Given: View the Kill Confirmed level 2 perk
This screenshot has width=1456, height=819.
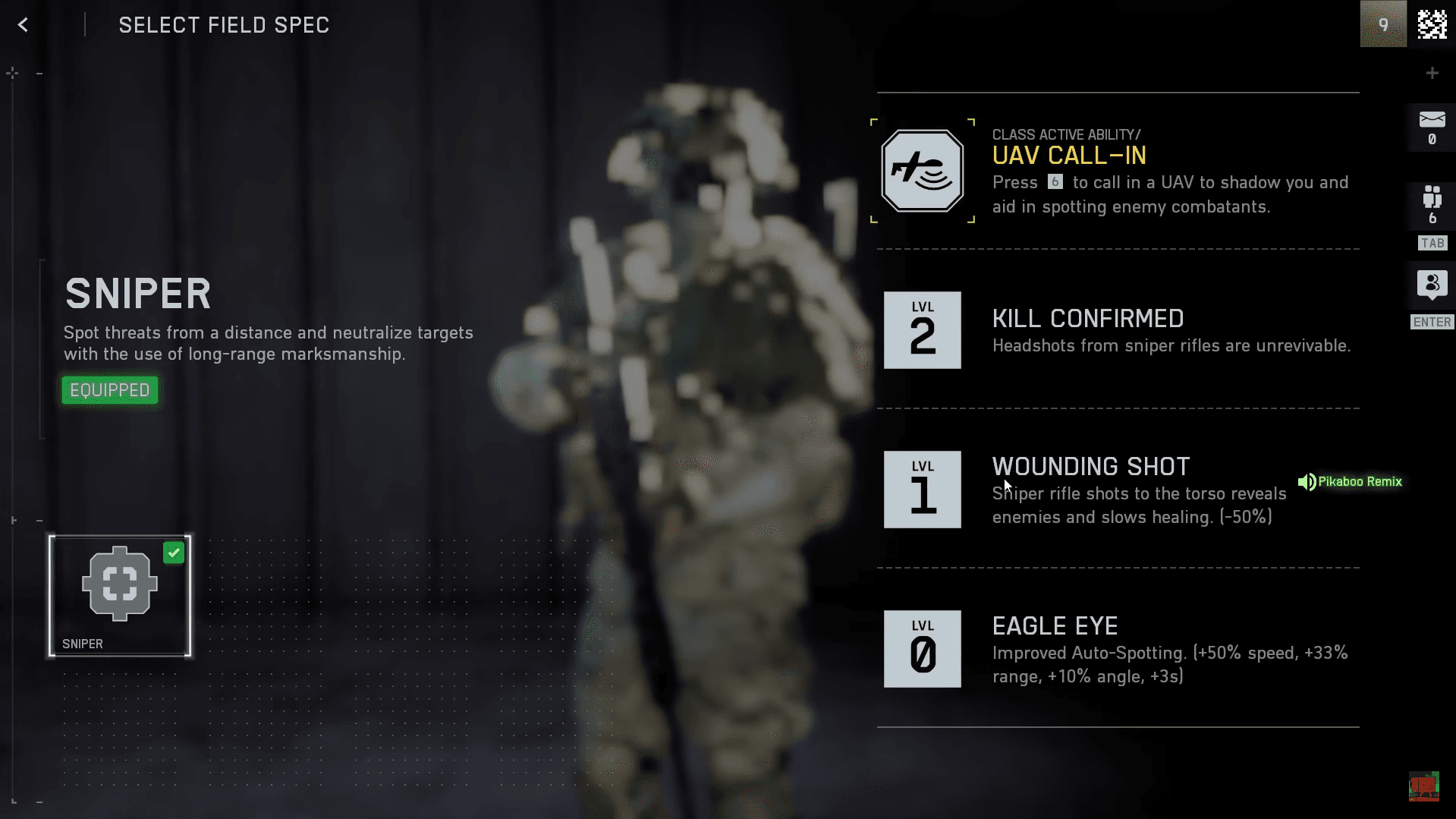Looking at the screenshot, I should tap(922, 330).
